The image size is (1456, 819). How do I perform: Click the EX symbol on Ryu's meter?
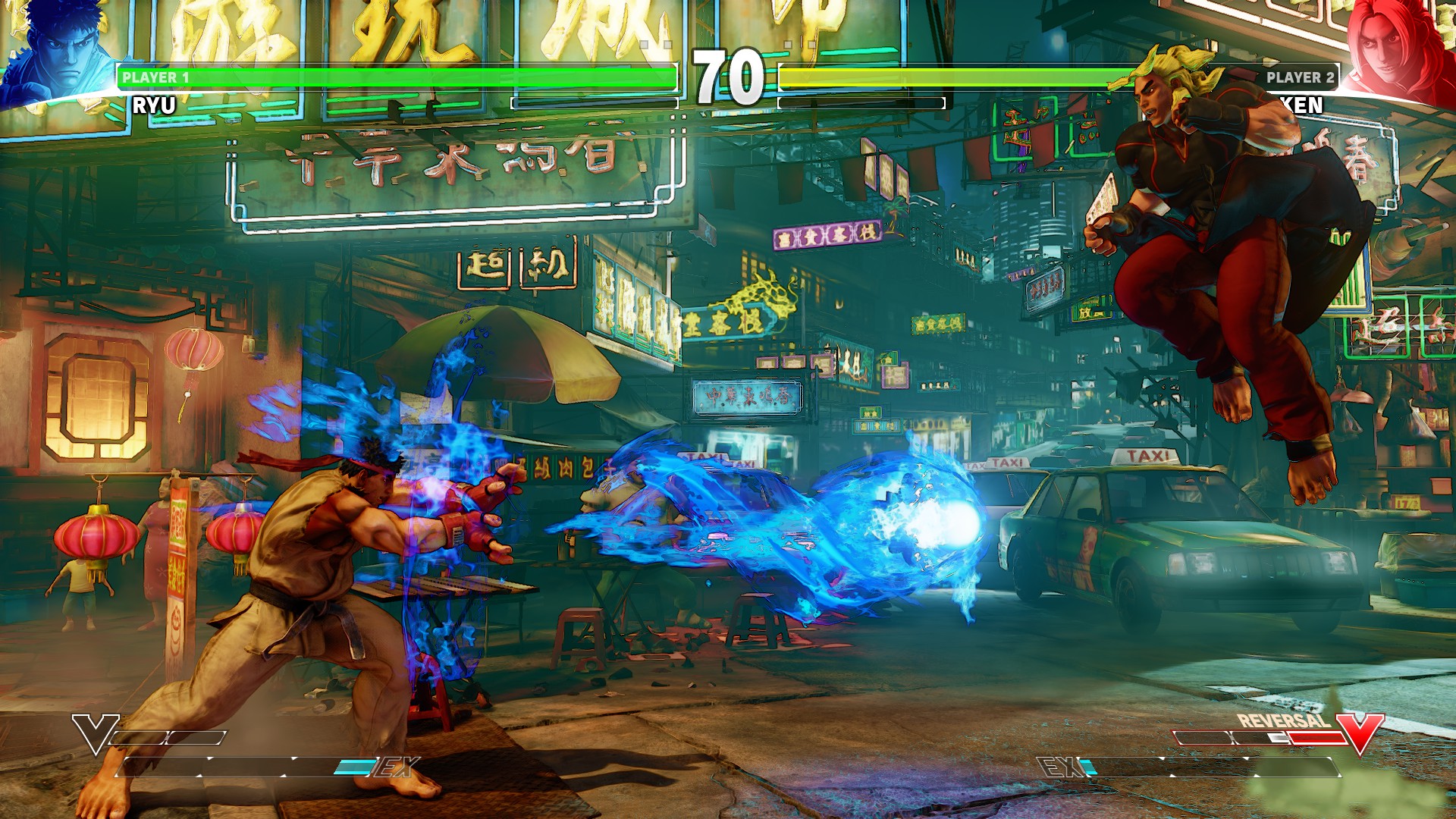coord(392,766)
